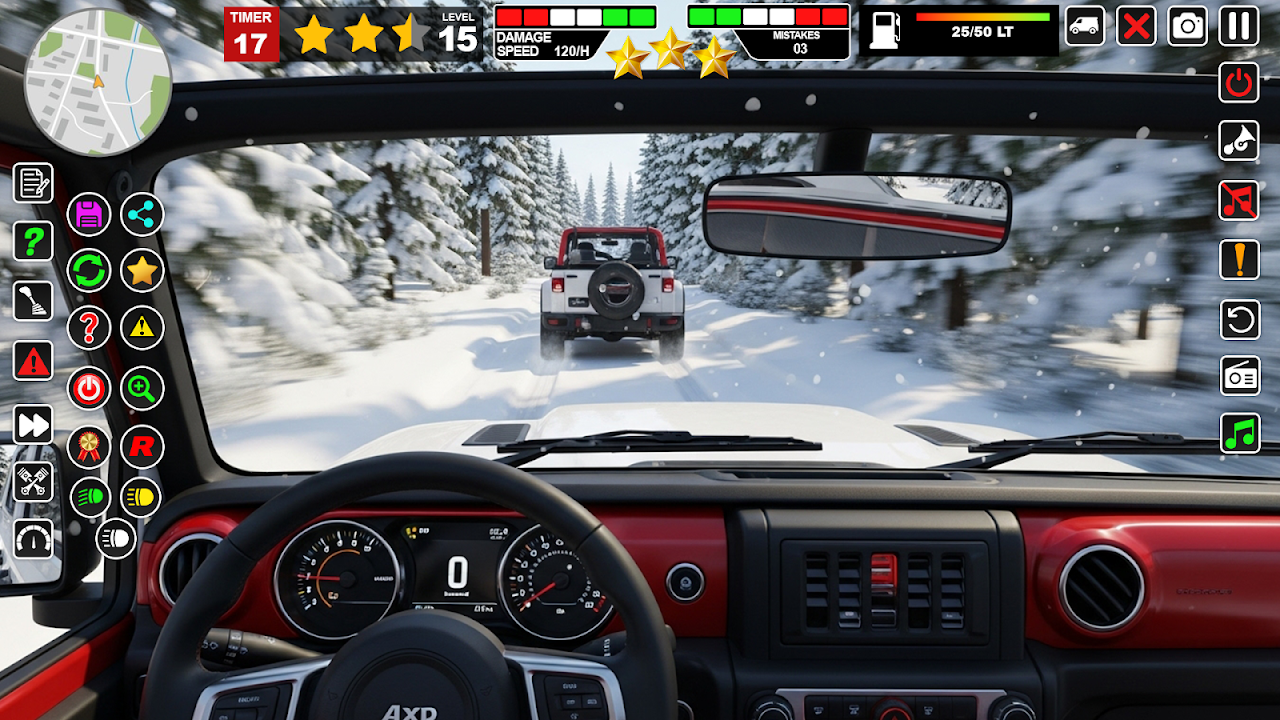Open the circular minimap
This screenshot has width=1280, height=720.
point(98,82)
